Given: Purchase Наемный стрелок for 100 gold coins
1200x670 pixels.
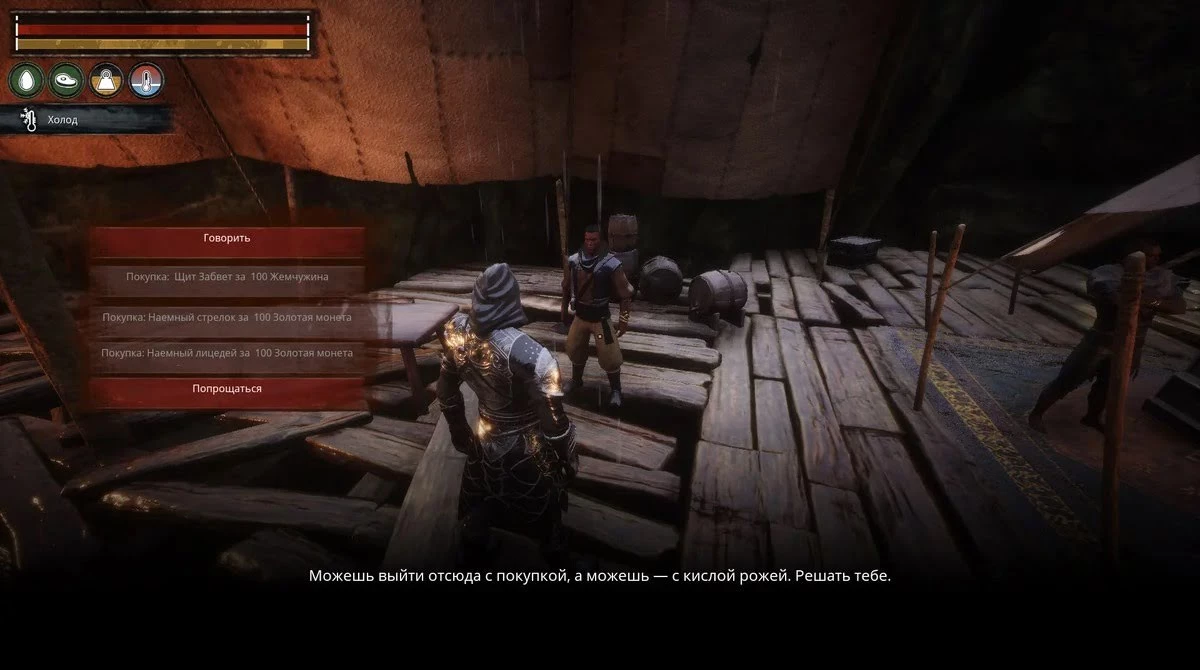Looking at the screenshot, I should pyautogui.click(x=227, y=316).
